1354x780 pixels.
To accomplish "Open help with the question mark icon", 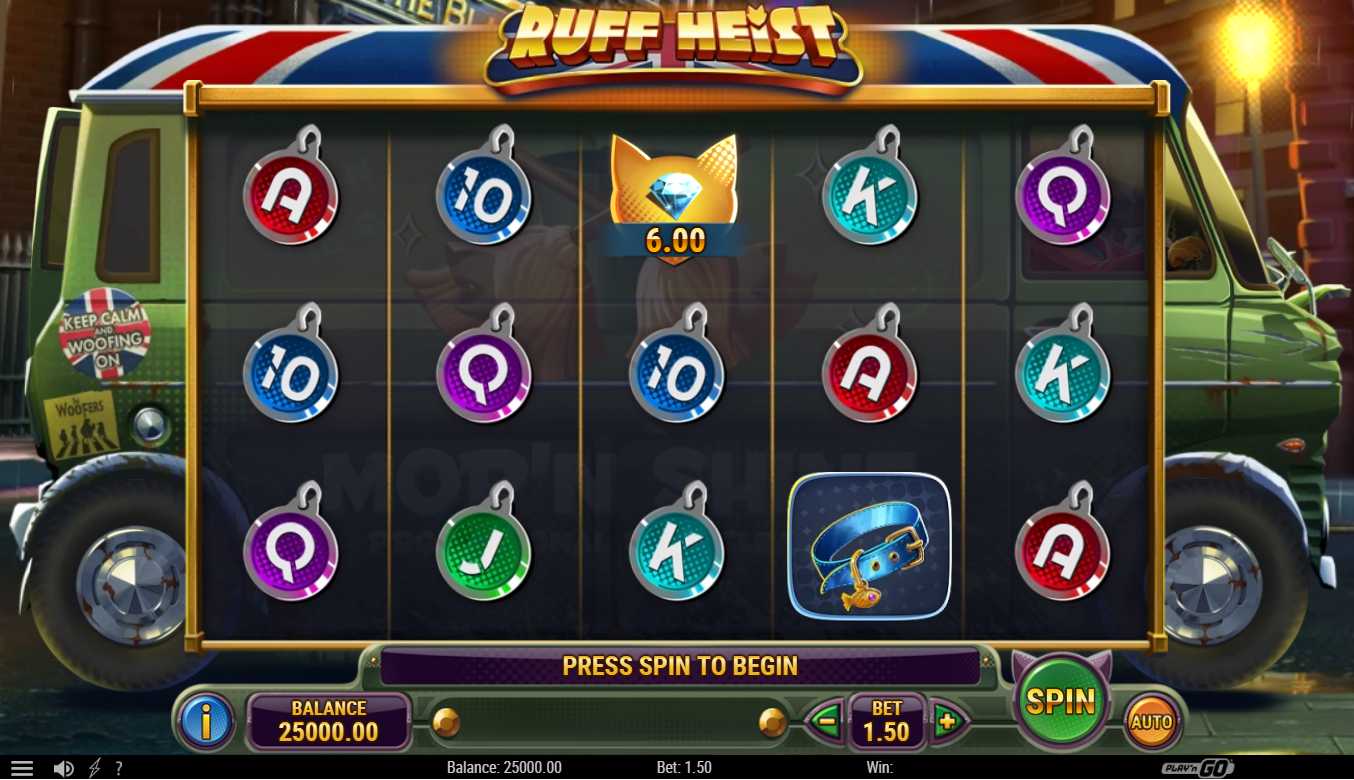I will coord(119,768).
